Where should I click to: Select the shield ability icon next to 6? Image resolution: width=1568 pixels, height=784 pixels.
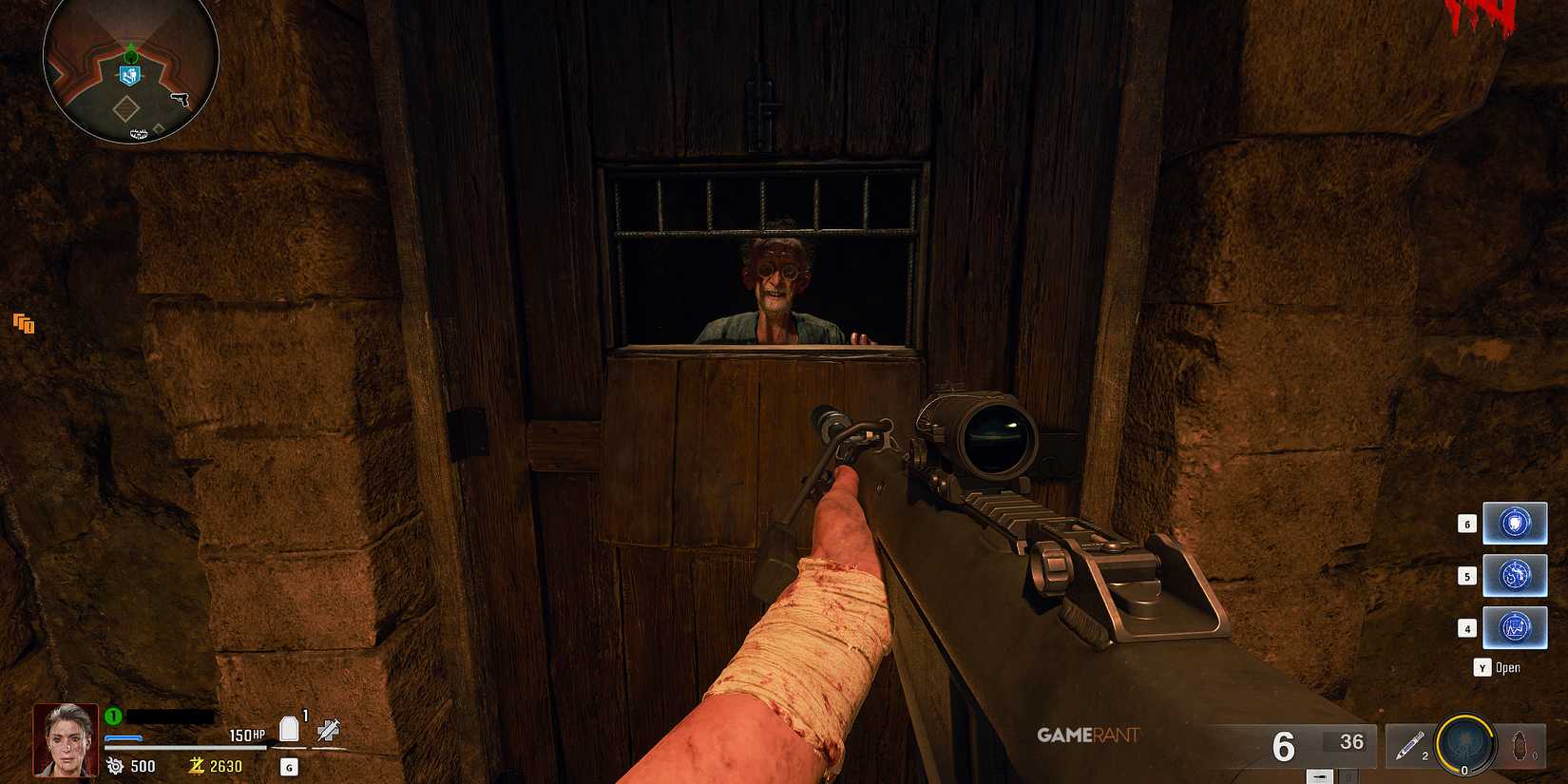click(1515, 523)
